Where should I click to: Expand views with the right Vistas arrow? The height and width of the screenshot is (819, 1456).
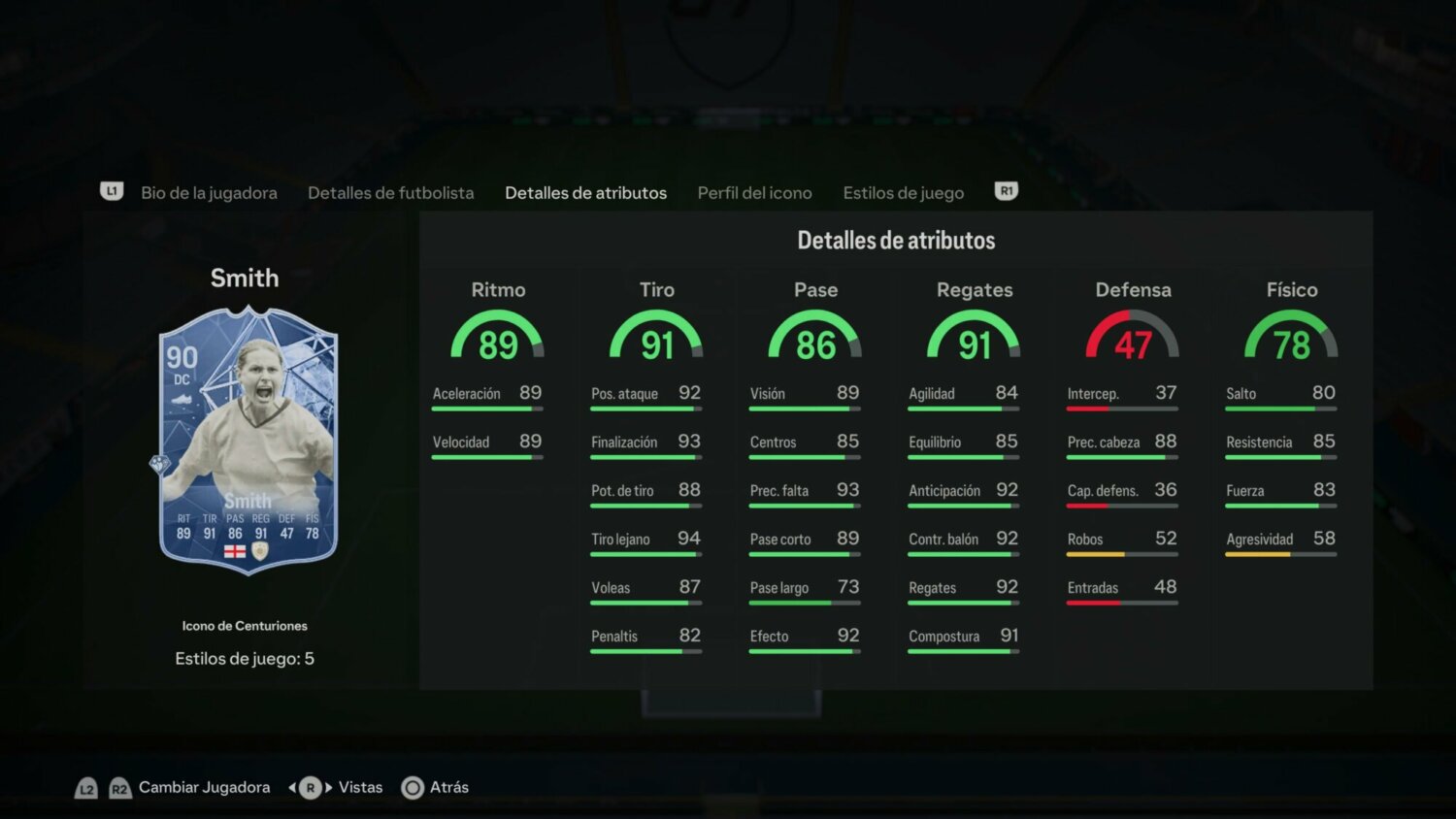(x=328, y=787)
